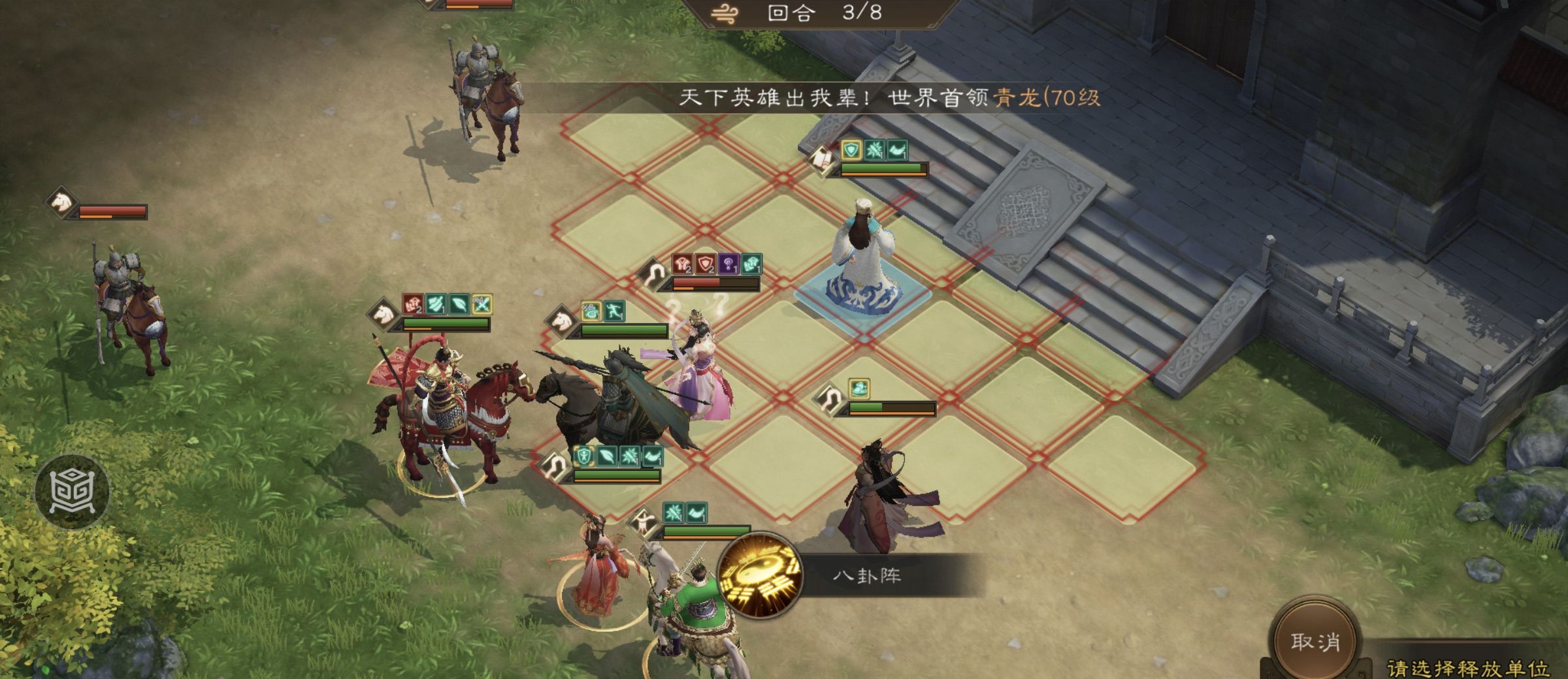
Task: Expand the boss's status effect row
Action: (715, 264)
